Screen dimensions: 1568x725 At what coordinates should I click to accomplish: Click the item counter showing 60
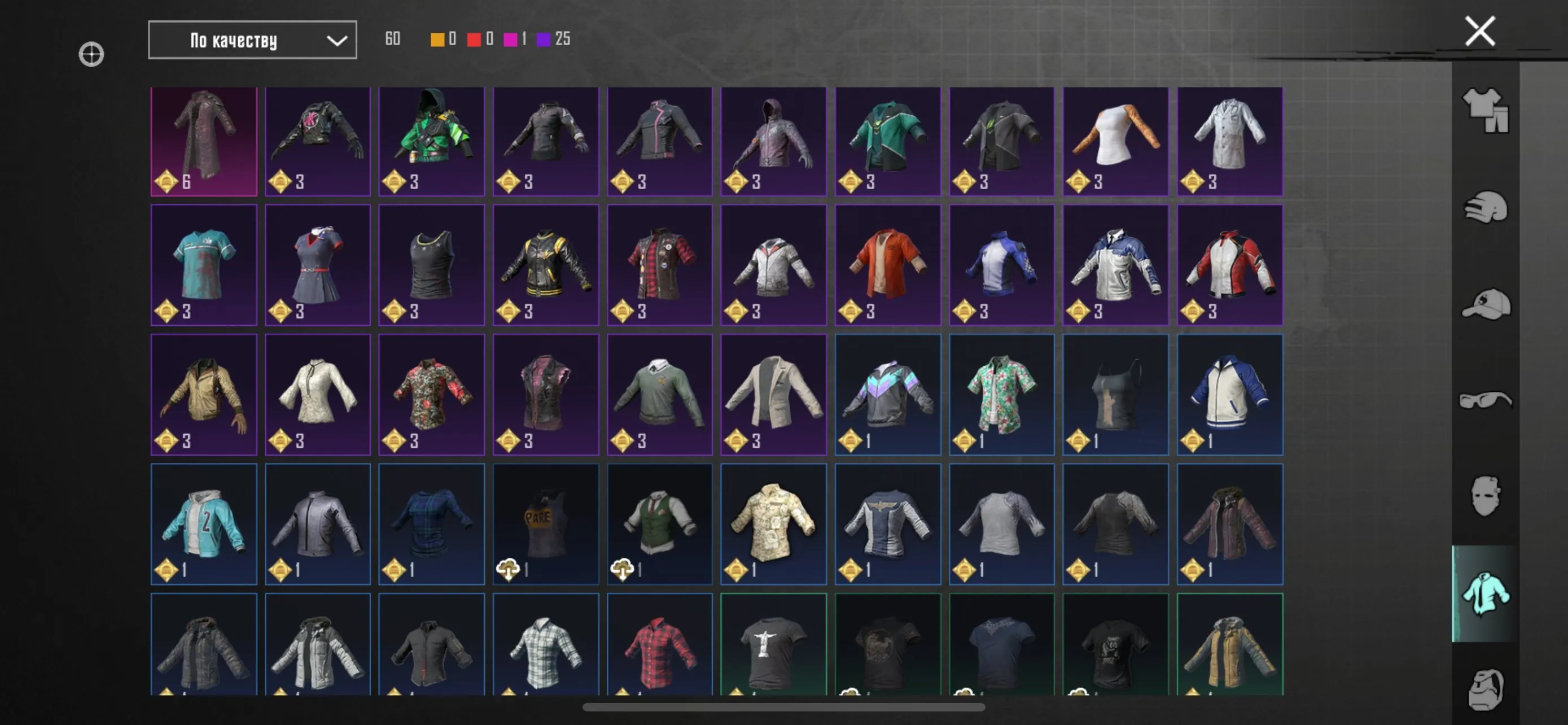pyautogui.click(x=393, y=39)
